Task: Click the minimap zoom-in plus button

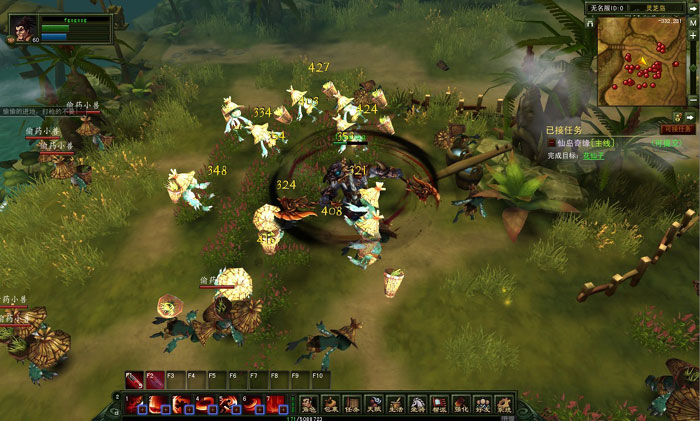Action: pyautogui.click(x=692, y=35)
